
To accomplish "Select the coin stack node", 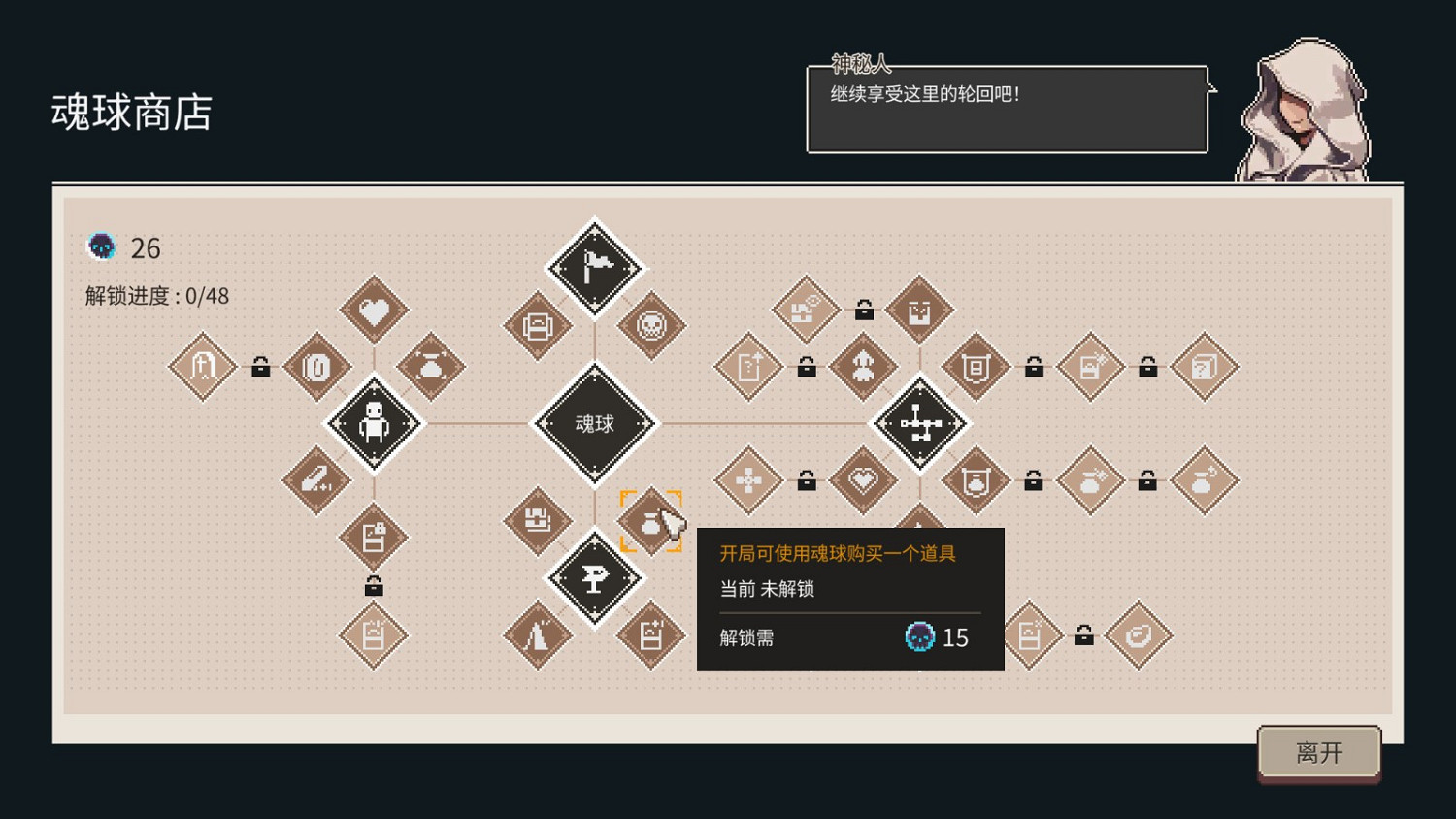I will [317, 369].
